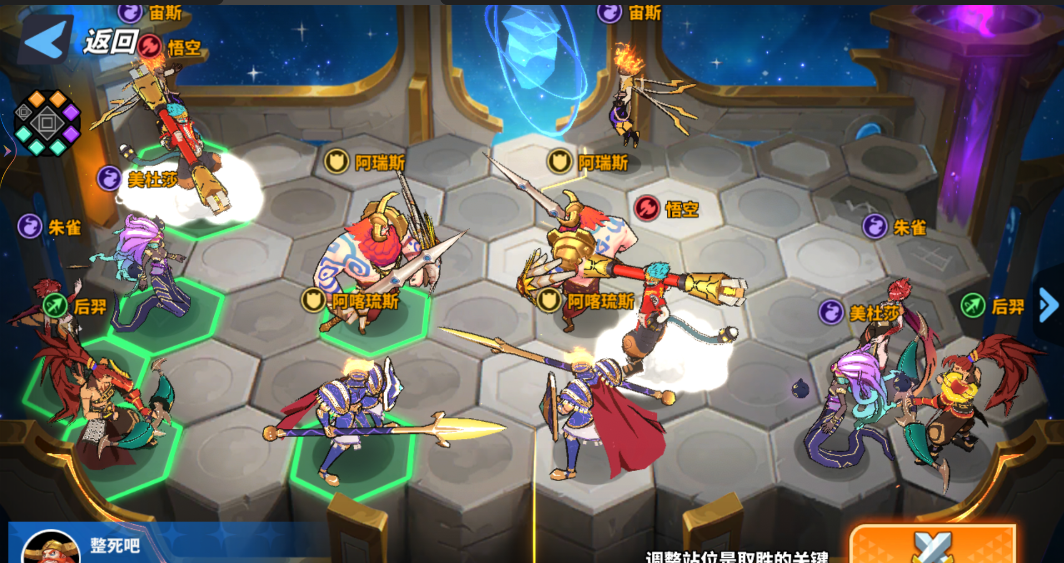Start the battle with the crossed swords button
The height and width of the screenshot is (563, 1064).
(x=932, y=546)
